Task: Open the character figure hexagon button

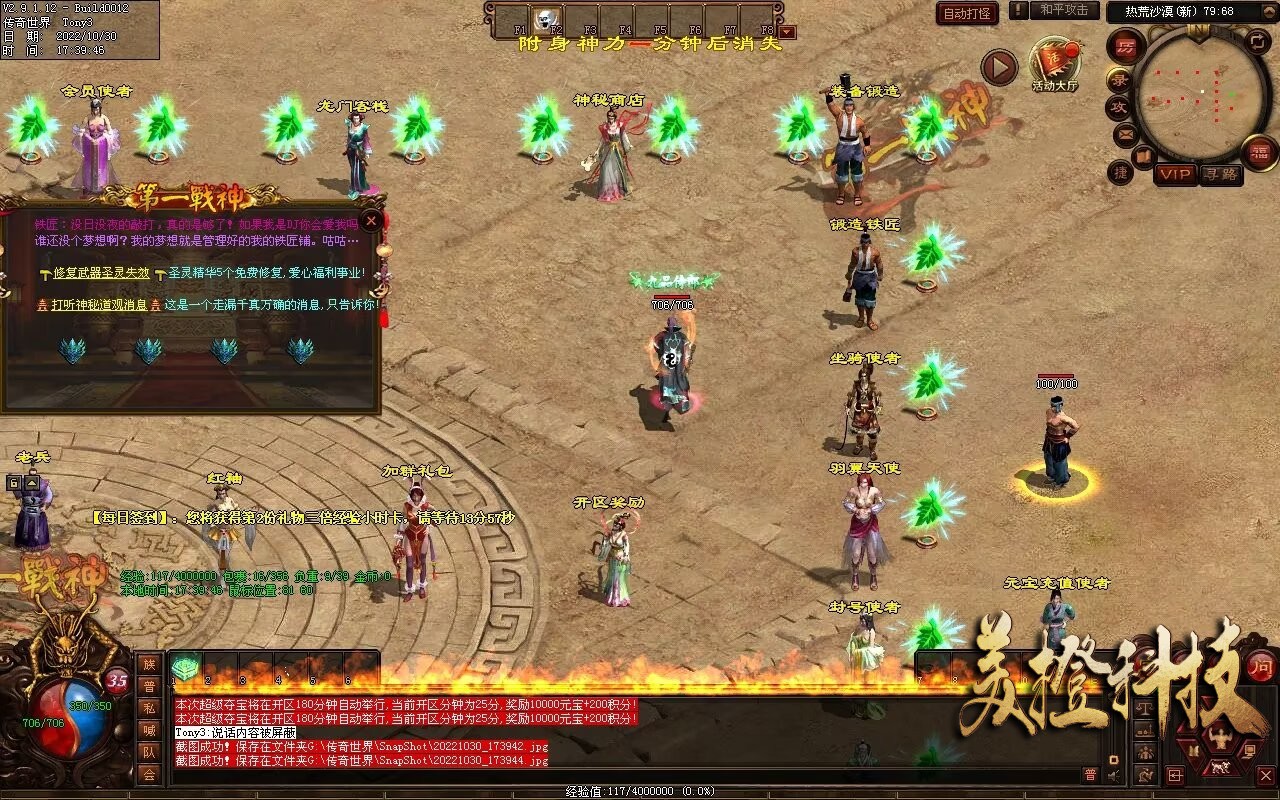Action: 1218,740
